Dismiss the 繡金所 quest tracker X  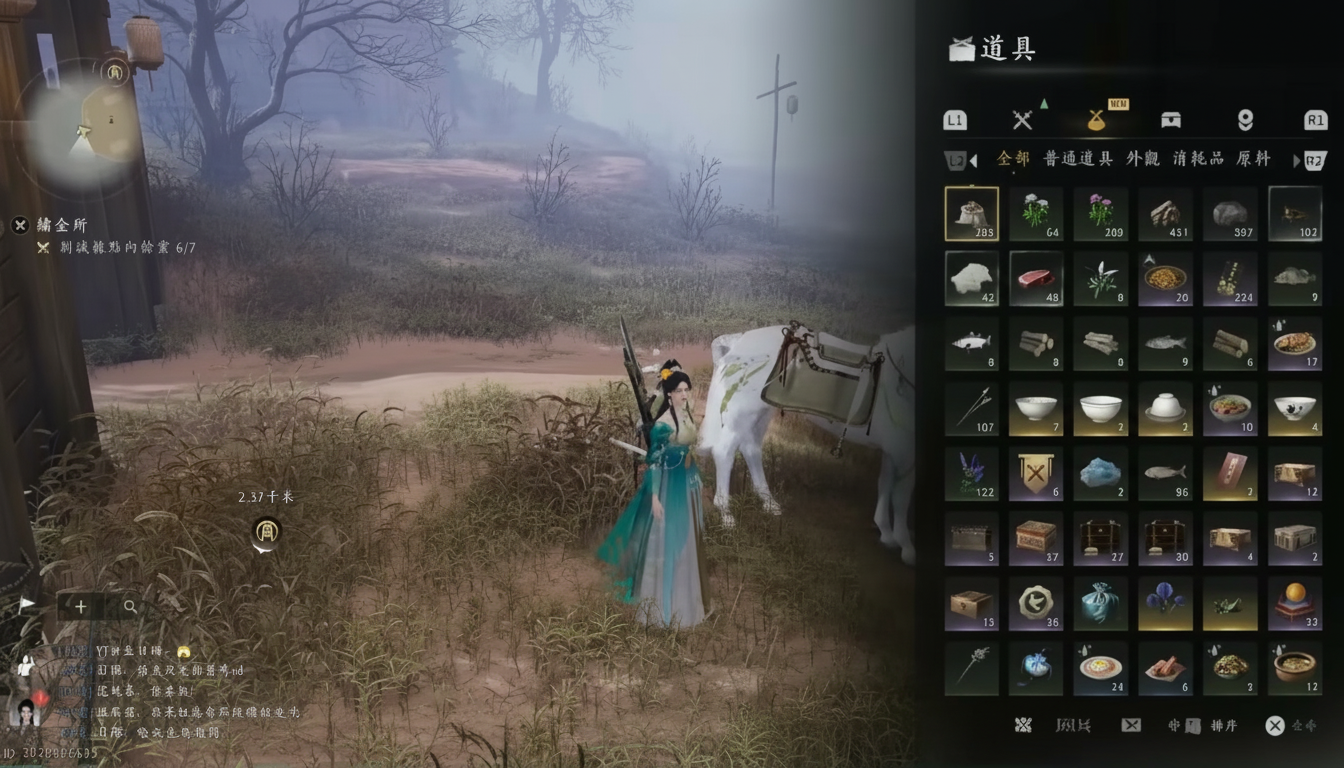click(x=20, y=225)
